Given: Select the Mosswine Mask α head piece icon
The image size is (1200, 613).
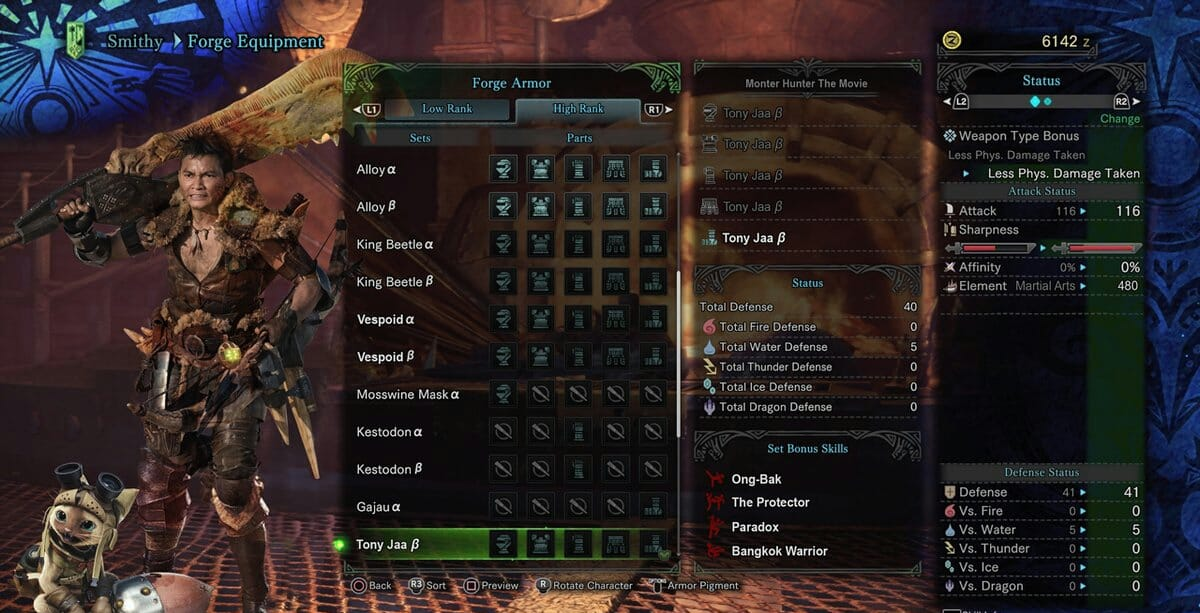Looking at the screenshot, I should click(x=503, y=394).
